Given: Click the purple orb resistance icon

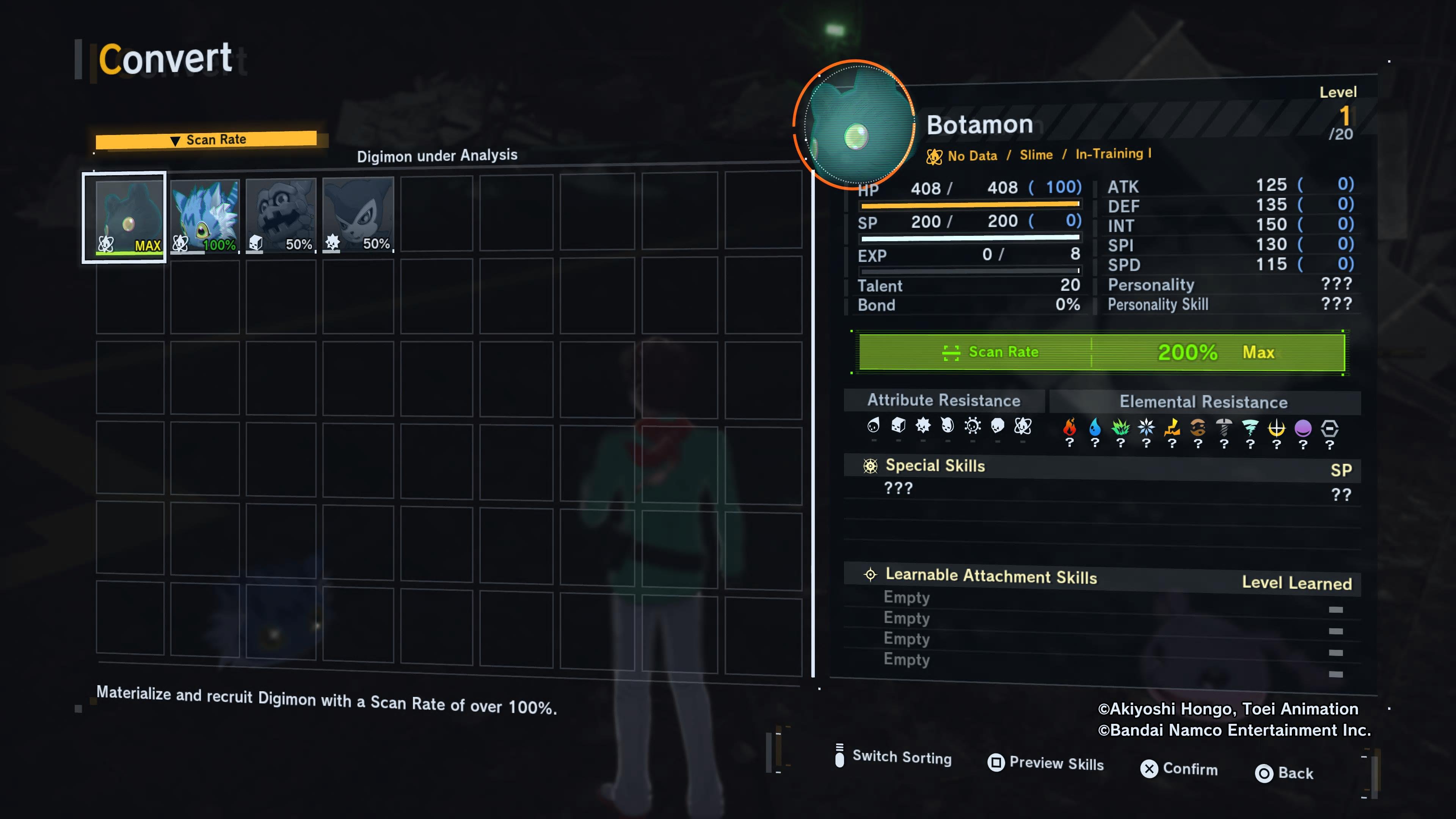Looking at the screenshot, I should 1303,428.
